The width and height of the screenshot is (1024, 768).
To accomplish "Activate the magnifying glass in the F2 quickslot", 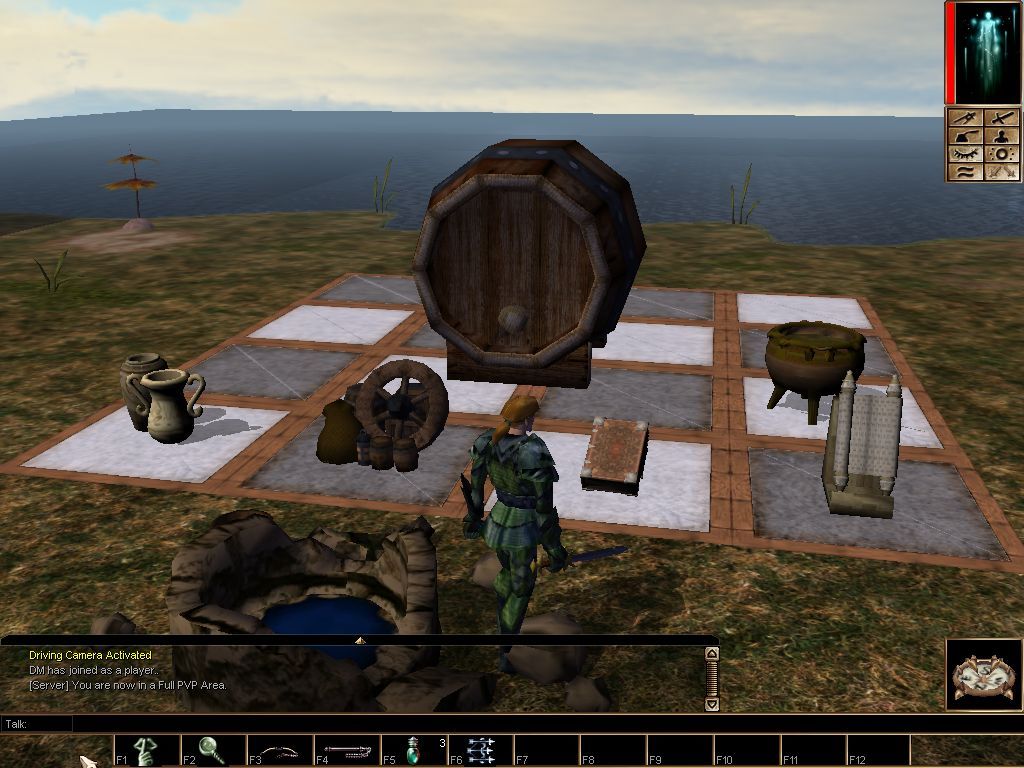I will 212,749.
